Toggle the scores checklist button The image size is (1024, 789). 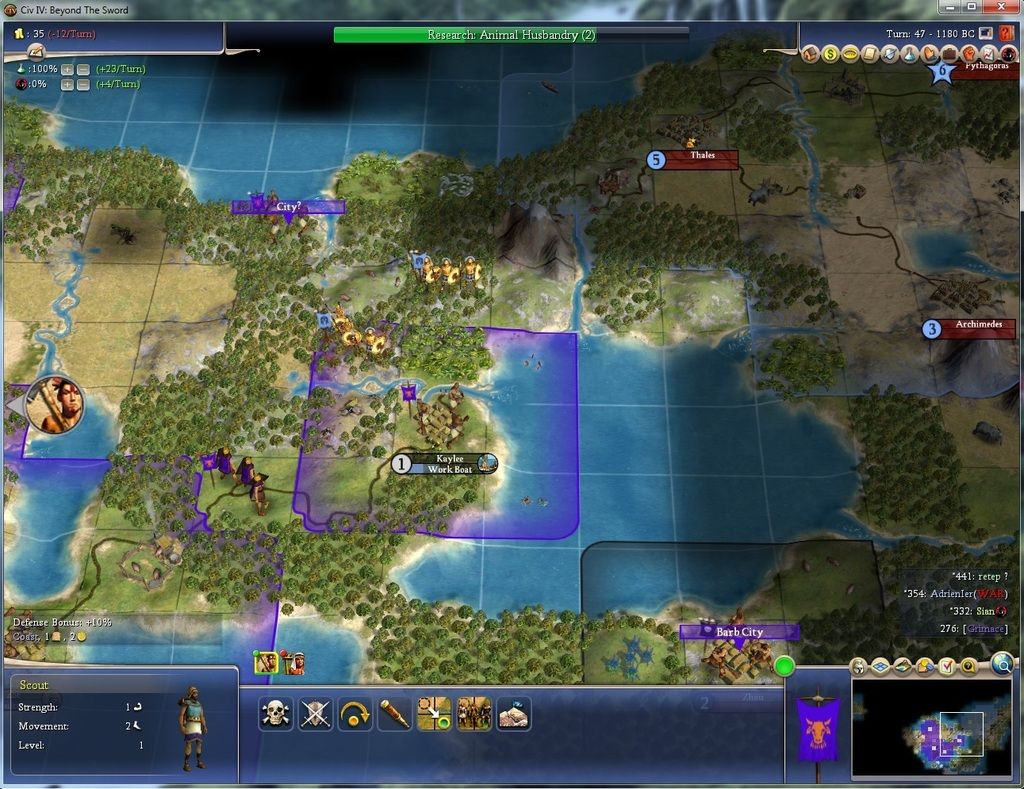tap(947, 666)
